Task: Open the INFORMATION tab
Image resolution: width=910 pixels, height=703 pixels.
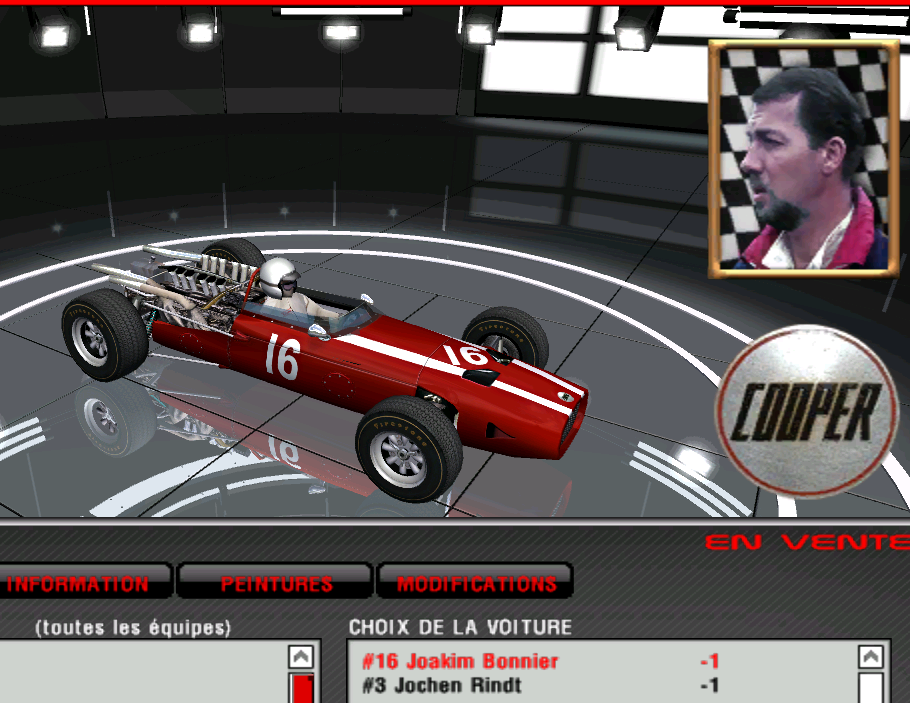Action: coord(80,583)
